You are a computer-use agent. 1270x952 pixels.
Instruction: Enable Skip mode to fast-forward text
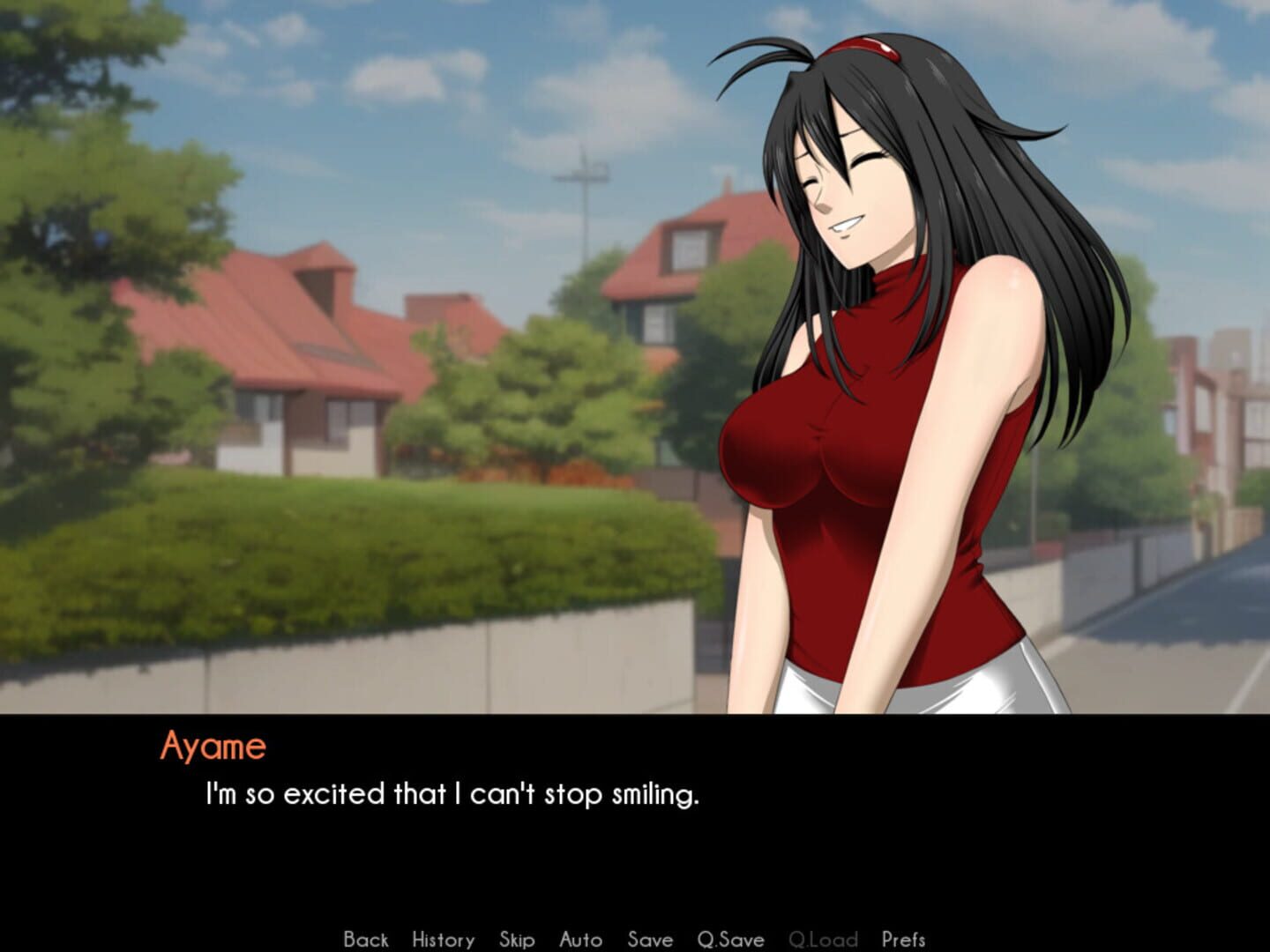(x=517, y=940)
